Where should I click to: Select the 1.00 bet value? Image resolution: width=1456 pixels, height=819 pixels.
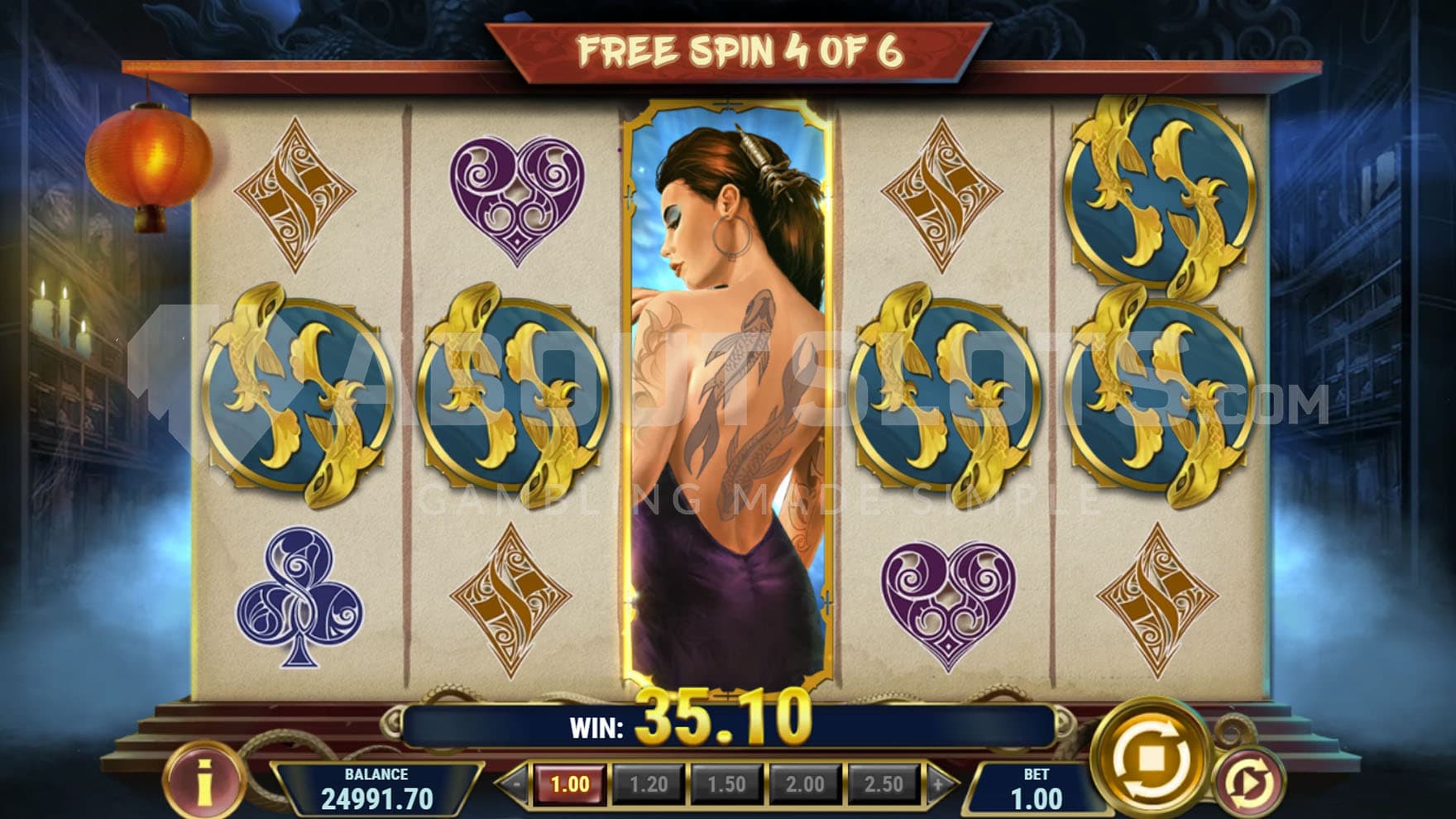point(569,784)
